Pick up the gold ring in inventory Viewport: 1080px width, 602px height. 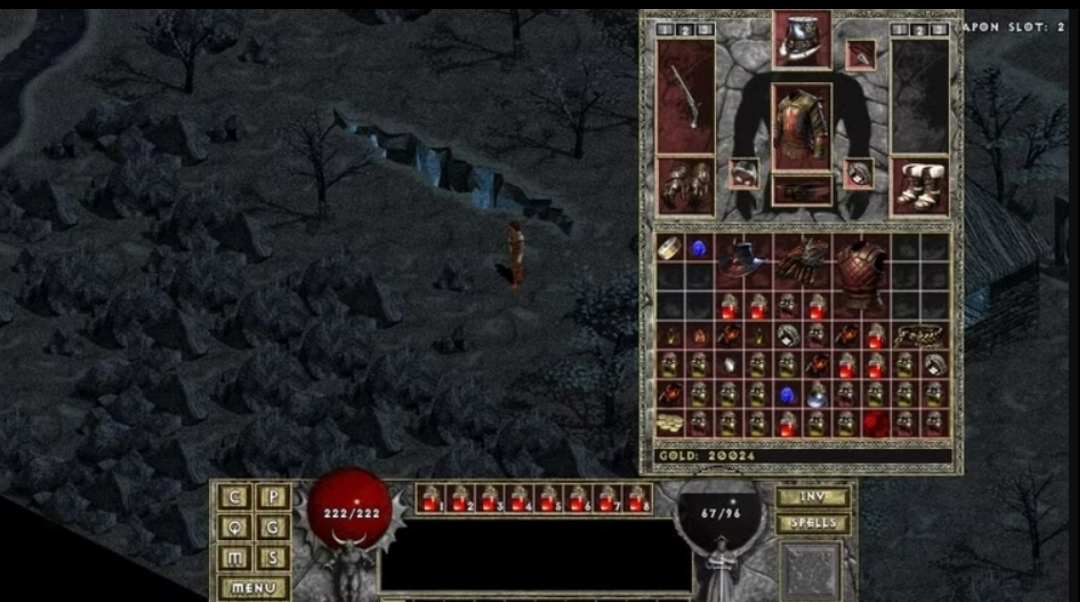pyautogui.click(x=669, y=248)
